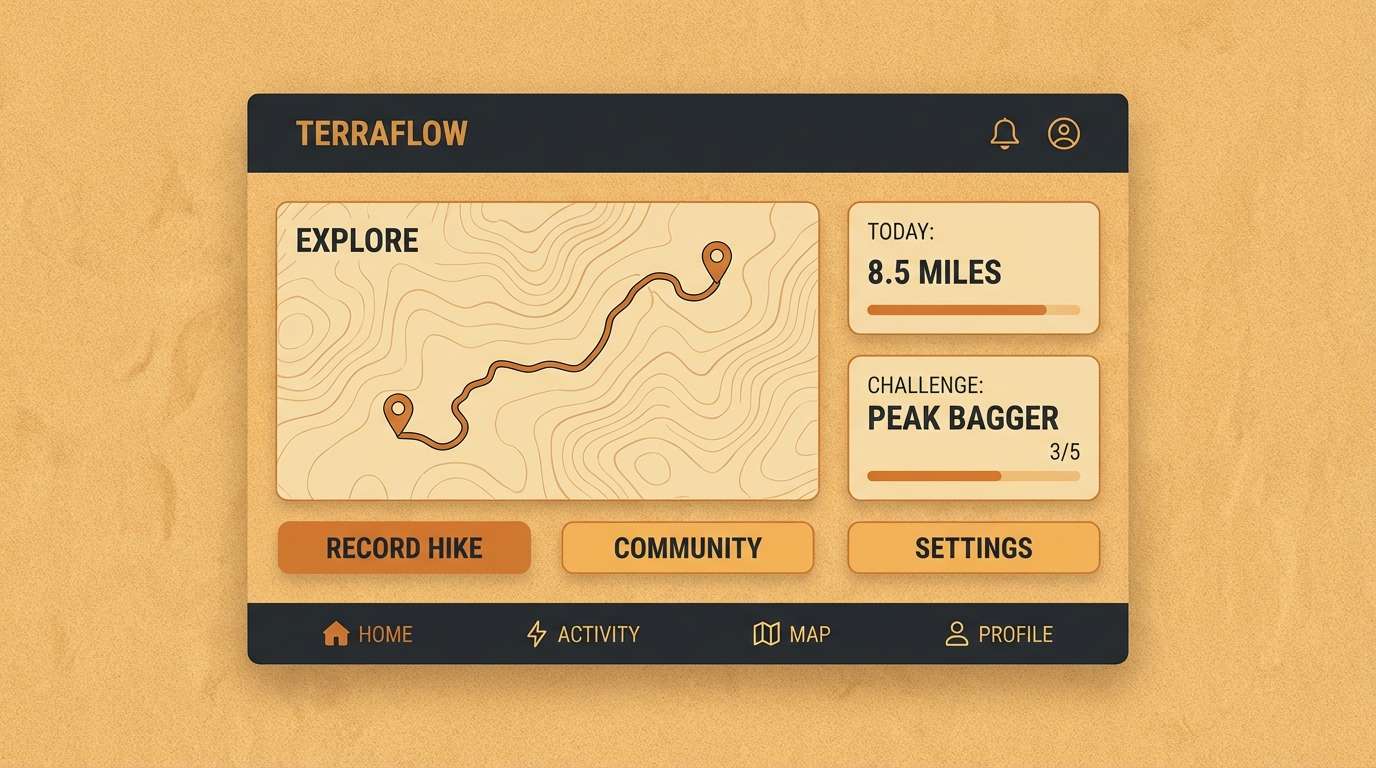Screen dimensions: 1376x768
Task: Select the Home icon in bottom navigation
Action: point(334,633)
